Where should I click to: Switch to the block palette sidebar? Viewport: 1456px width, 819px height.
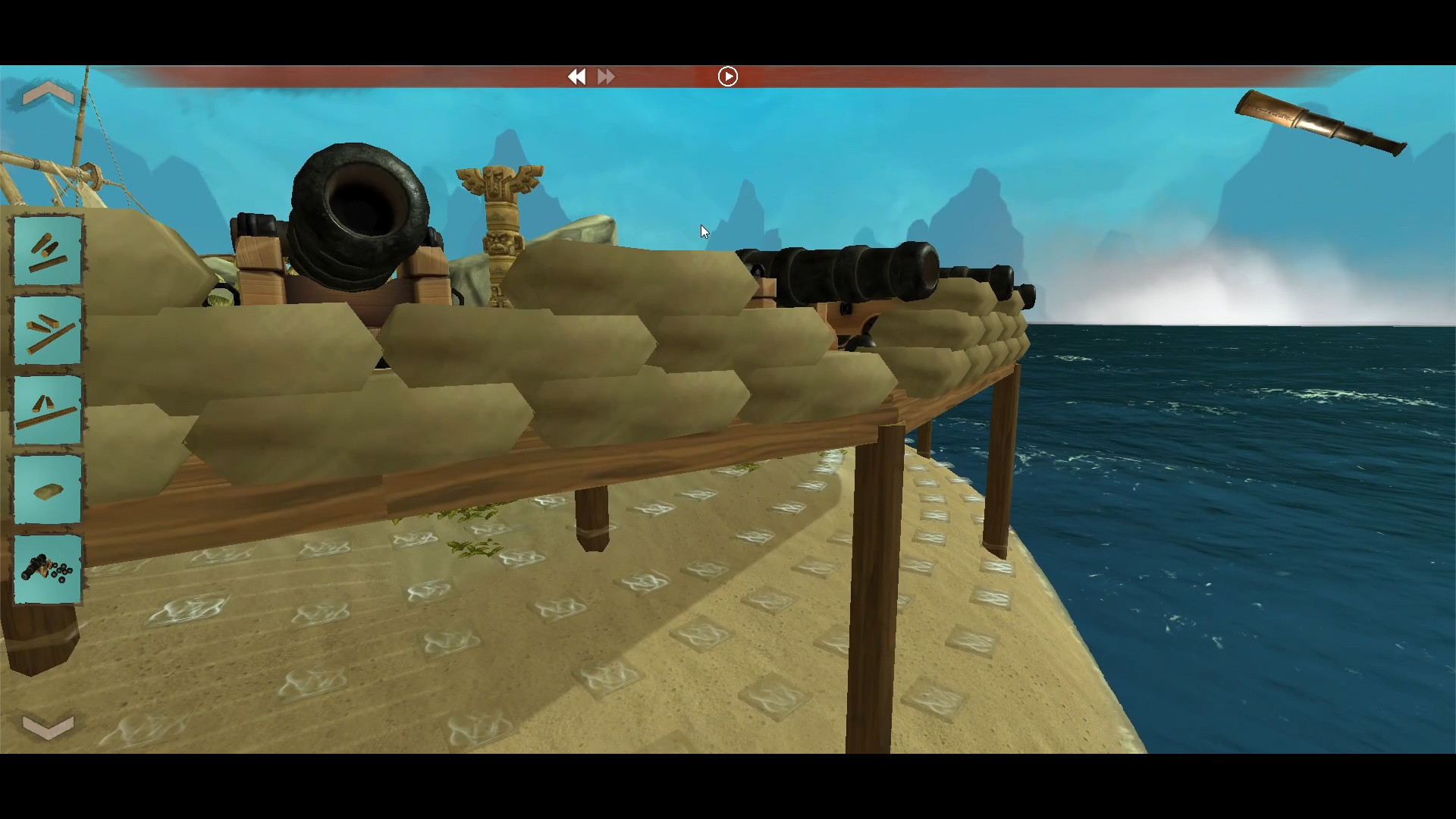(x=47, y=409)
